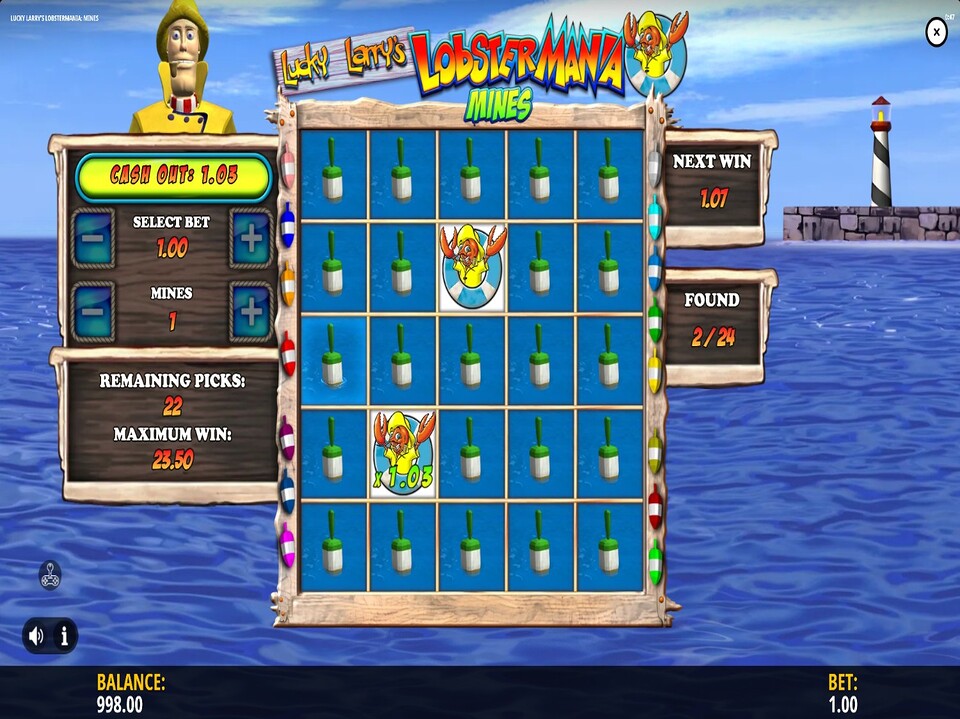Toggle the sound speaker icon
Image resolution: width=960 pixels, height=719 pixels.
[37, 635]
